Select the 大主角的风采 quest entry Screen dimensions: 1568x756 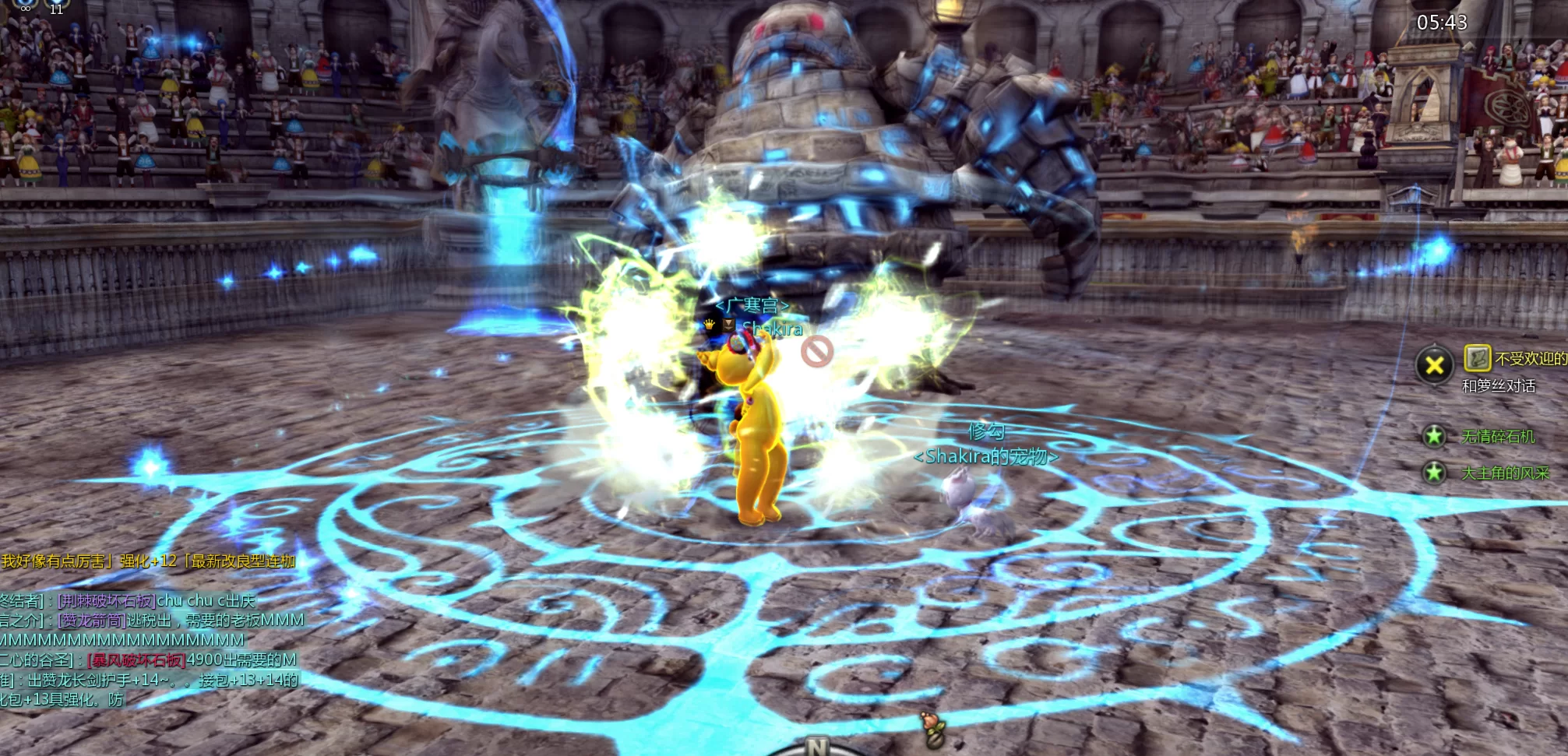pos(1505,473)
